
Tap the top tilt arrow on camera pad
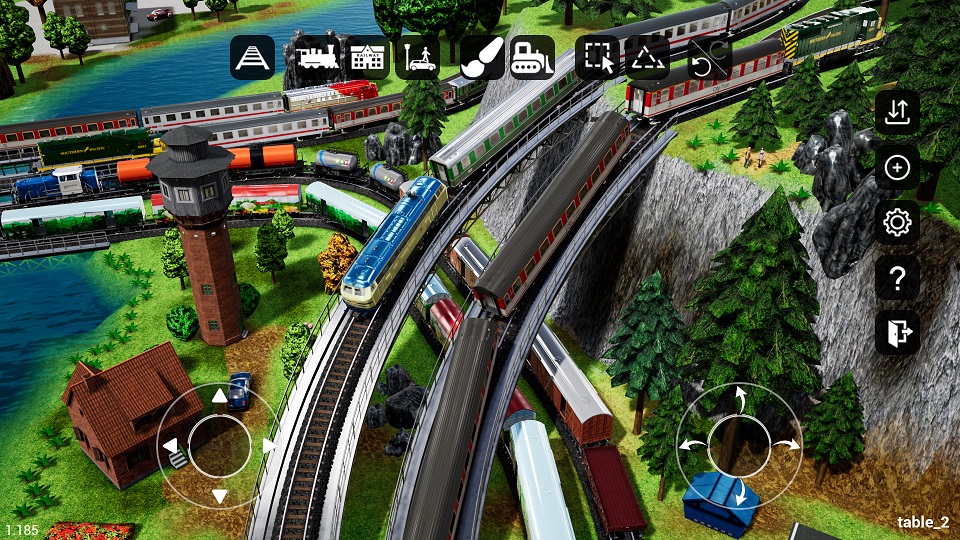tap(741, 399)
